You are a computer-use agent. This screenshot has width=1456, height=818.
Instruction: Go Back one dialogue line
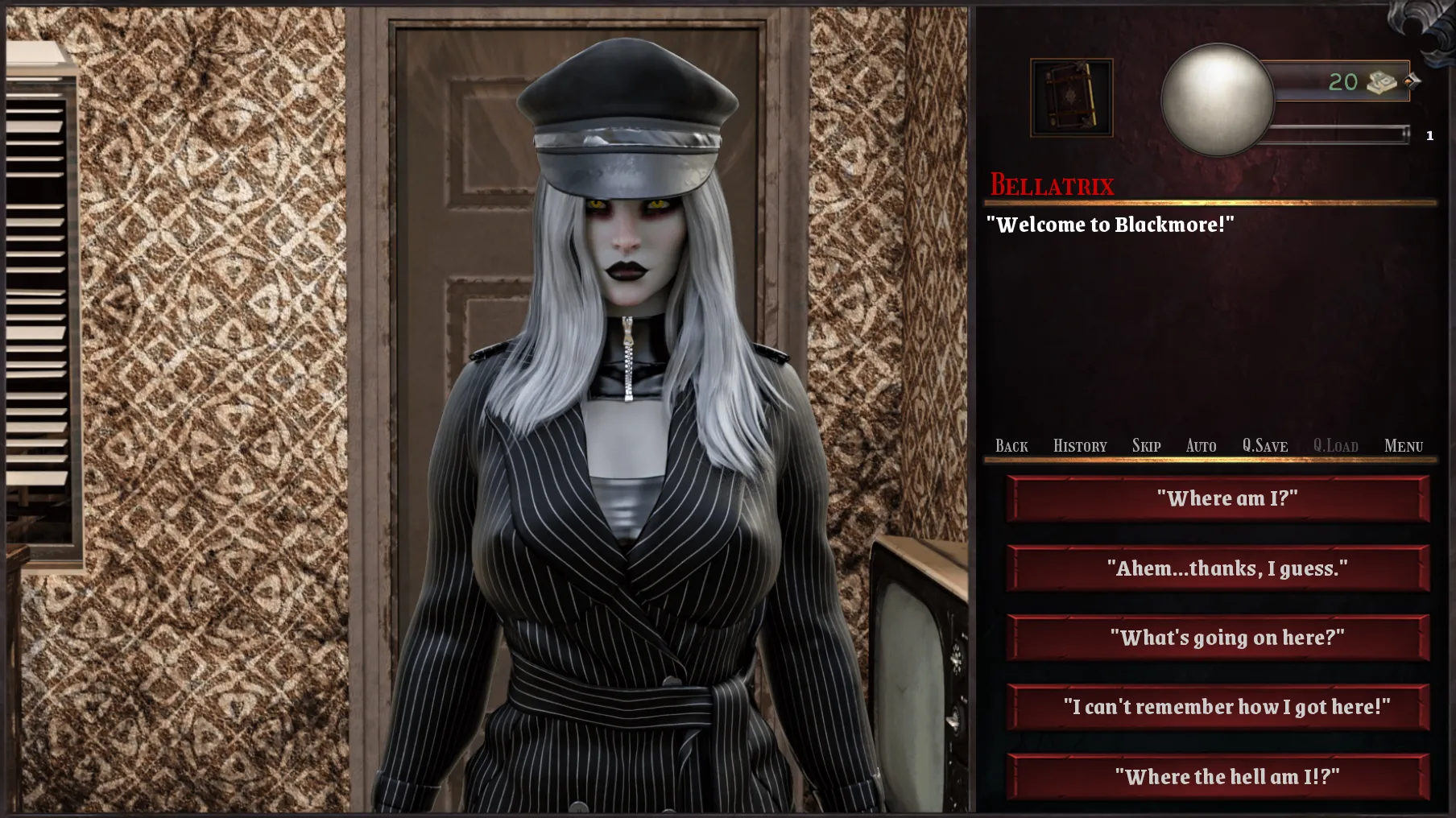coord(1011,446)
